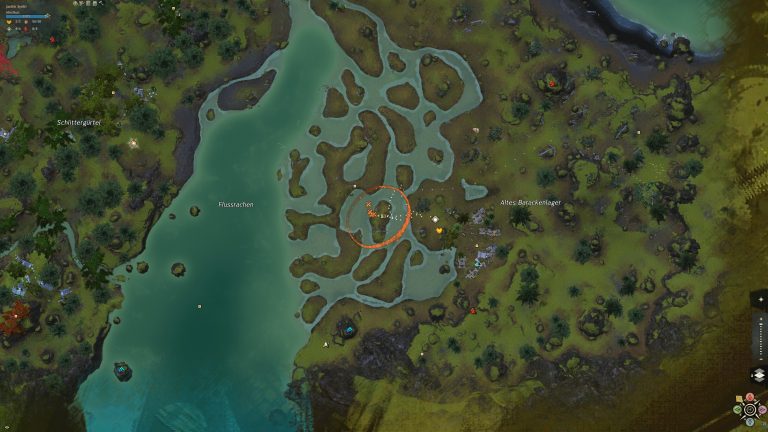
Task: Select the yellow heart map marker
Action: coord(438,231)
